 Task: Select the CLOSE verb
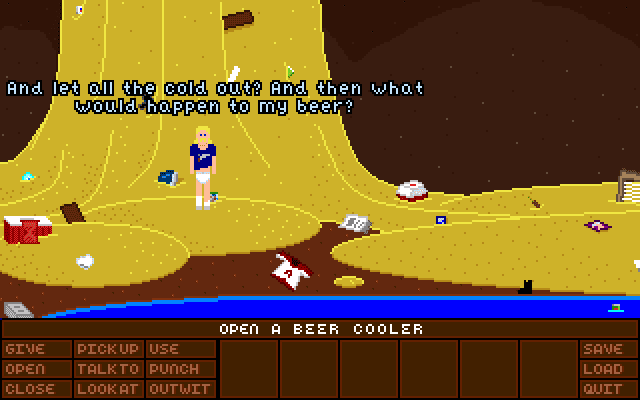[x=29, y=389]
